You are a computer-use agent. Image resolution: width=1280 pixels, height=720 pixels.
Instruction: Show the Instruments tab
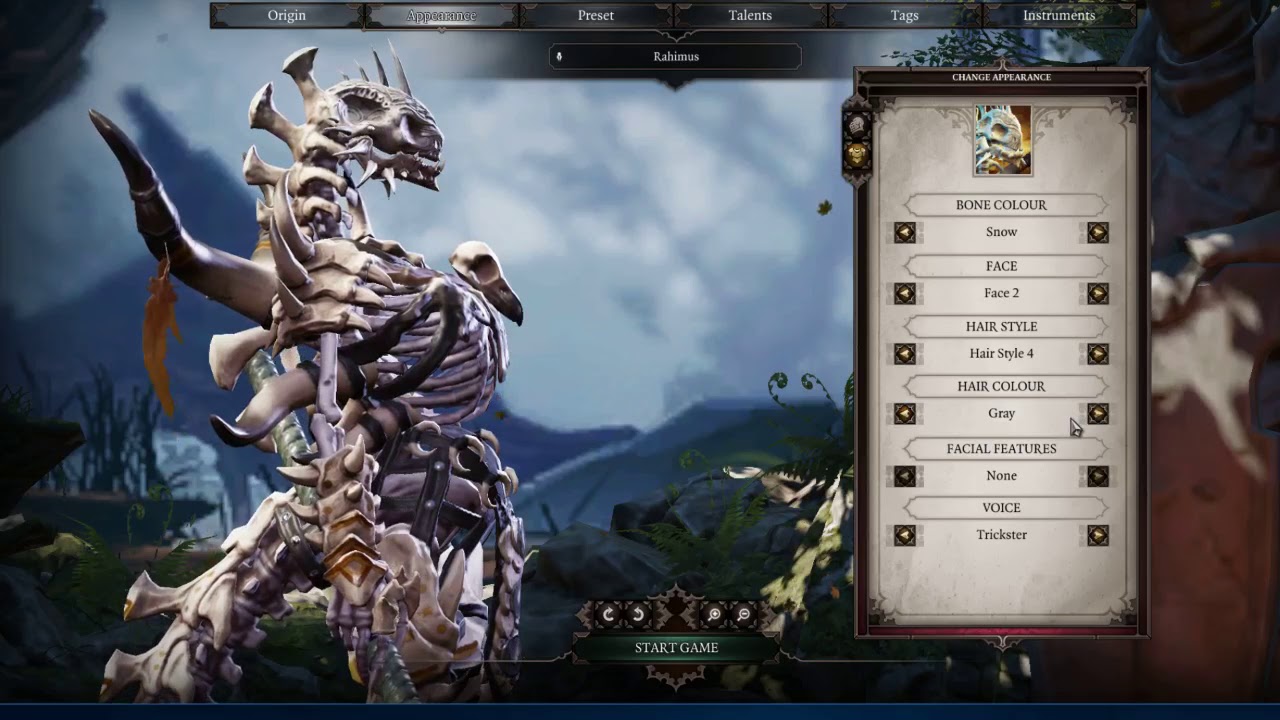pyautogui.click(x=1059, y=15)
